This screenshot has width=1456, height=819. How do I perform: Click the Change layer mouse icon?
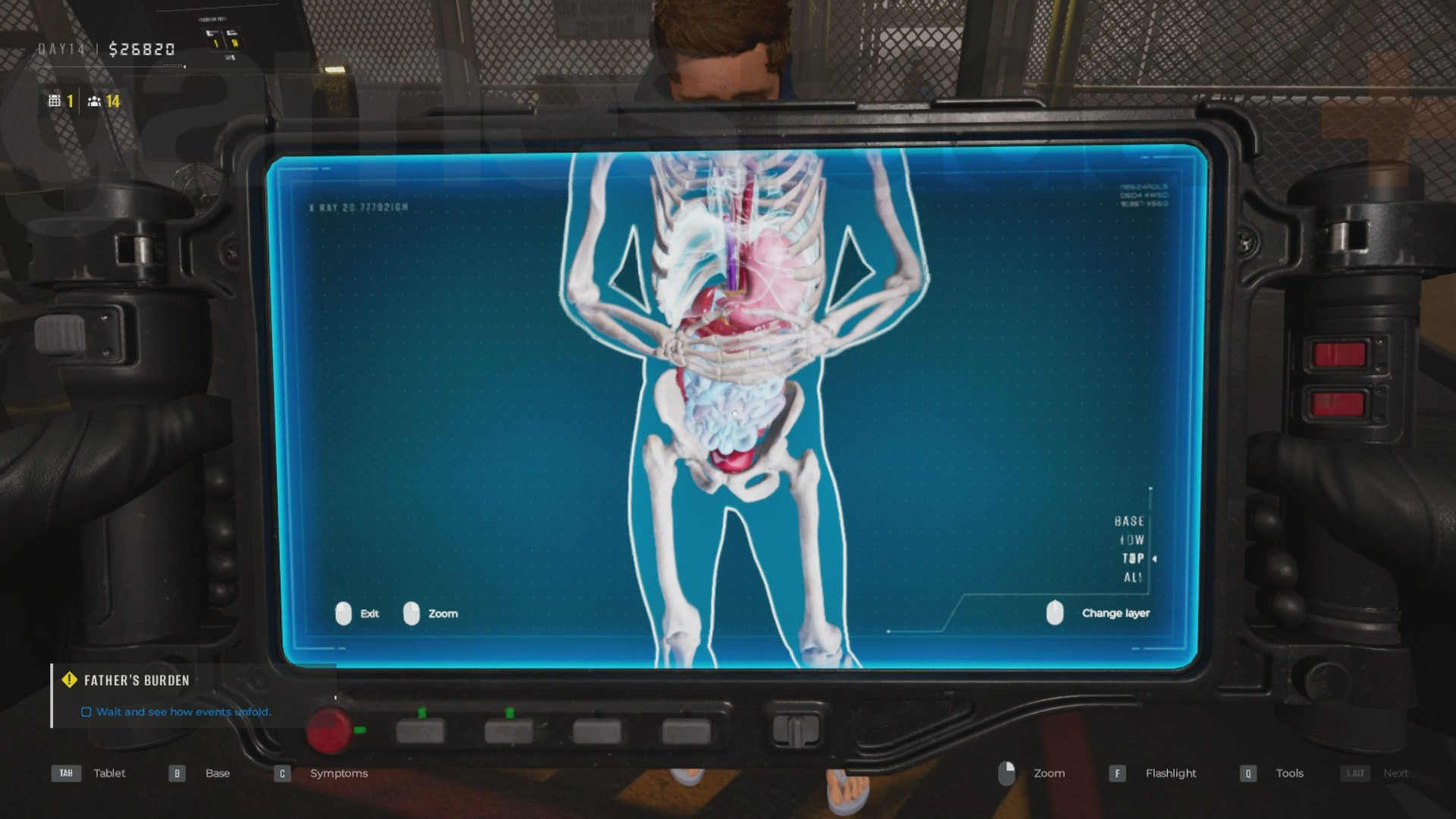tap(1055, 613)
